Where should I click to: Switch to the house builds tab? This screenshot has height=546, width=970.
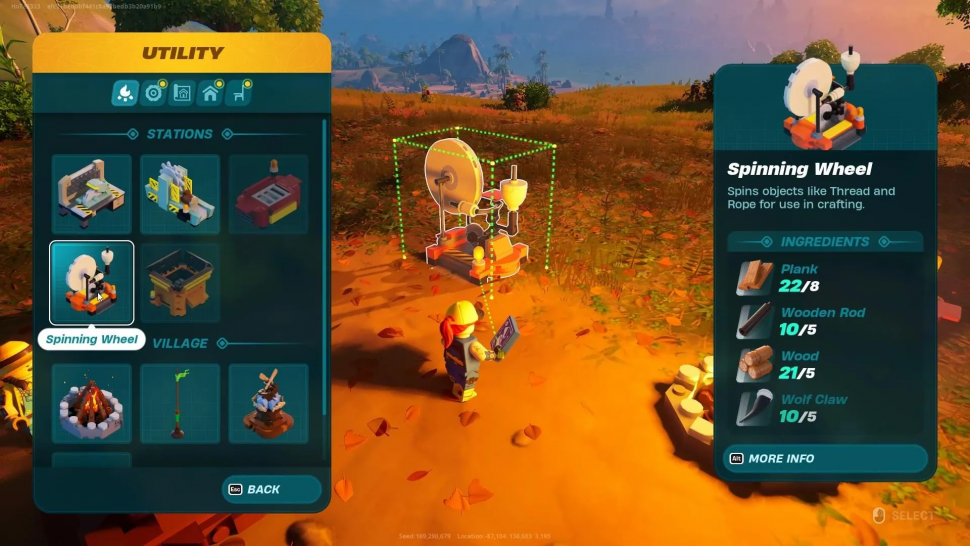(x=210, y=93)
